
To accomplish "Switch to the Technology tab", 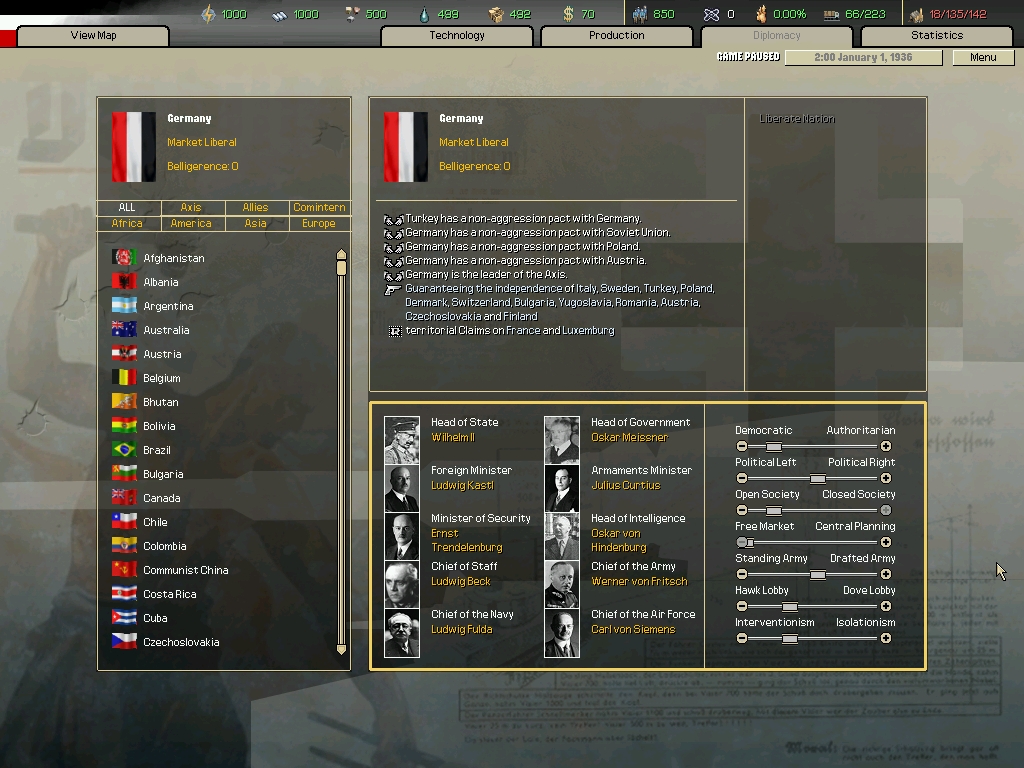I will [x=457, y=36].
